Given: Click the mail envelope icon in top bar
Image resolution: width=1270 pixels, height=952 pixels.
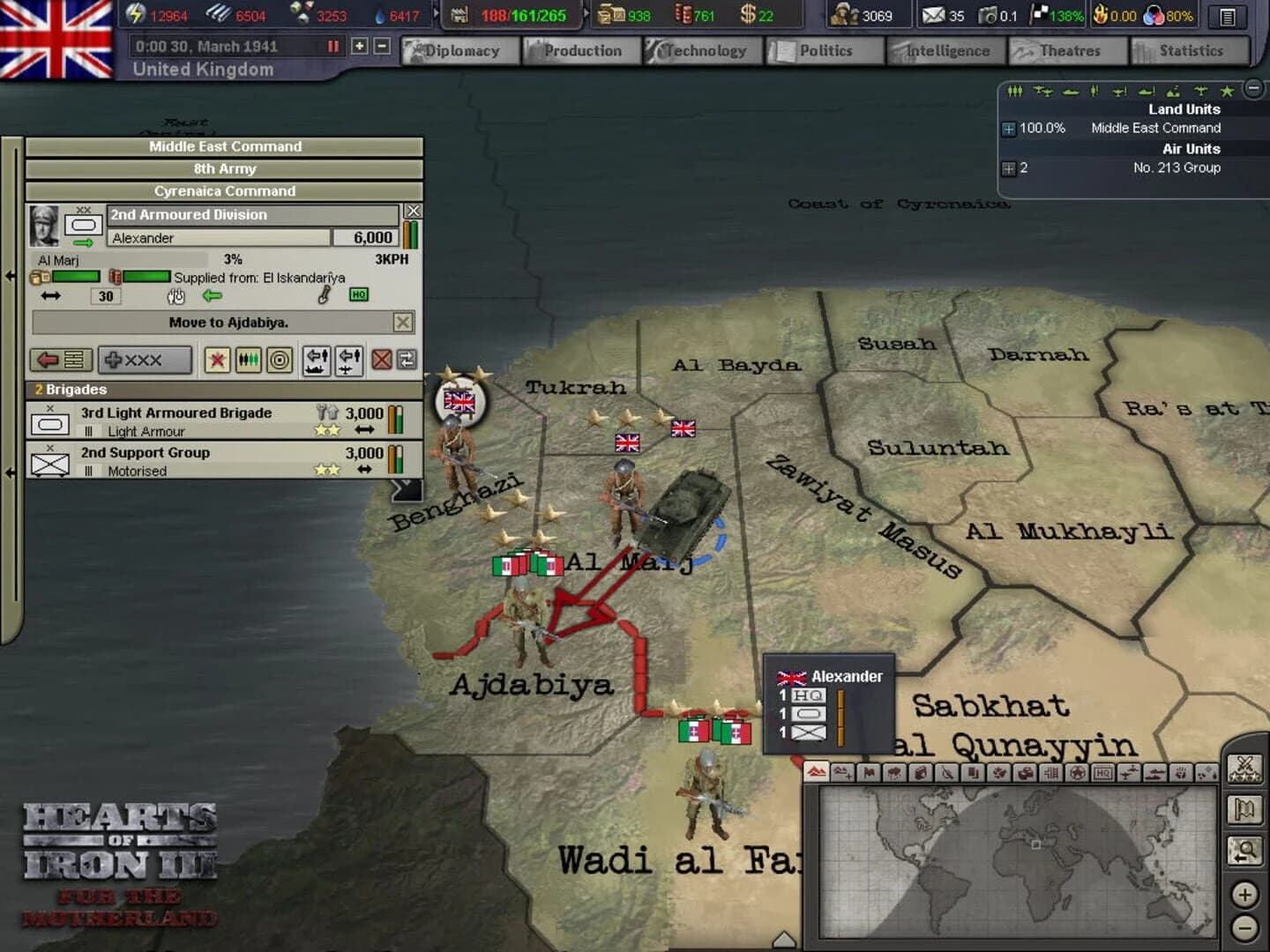Looking at the screenshot, I should pos(933,15).
